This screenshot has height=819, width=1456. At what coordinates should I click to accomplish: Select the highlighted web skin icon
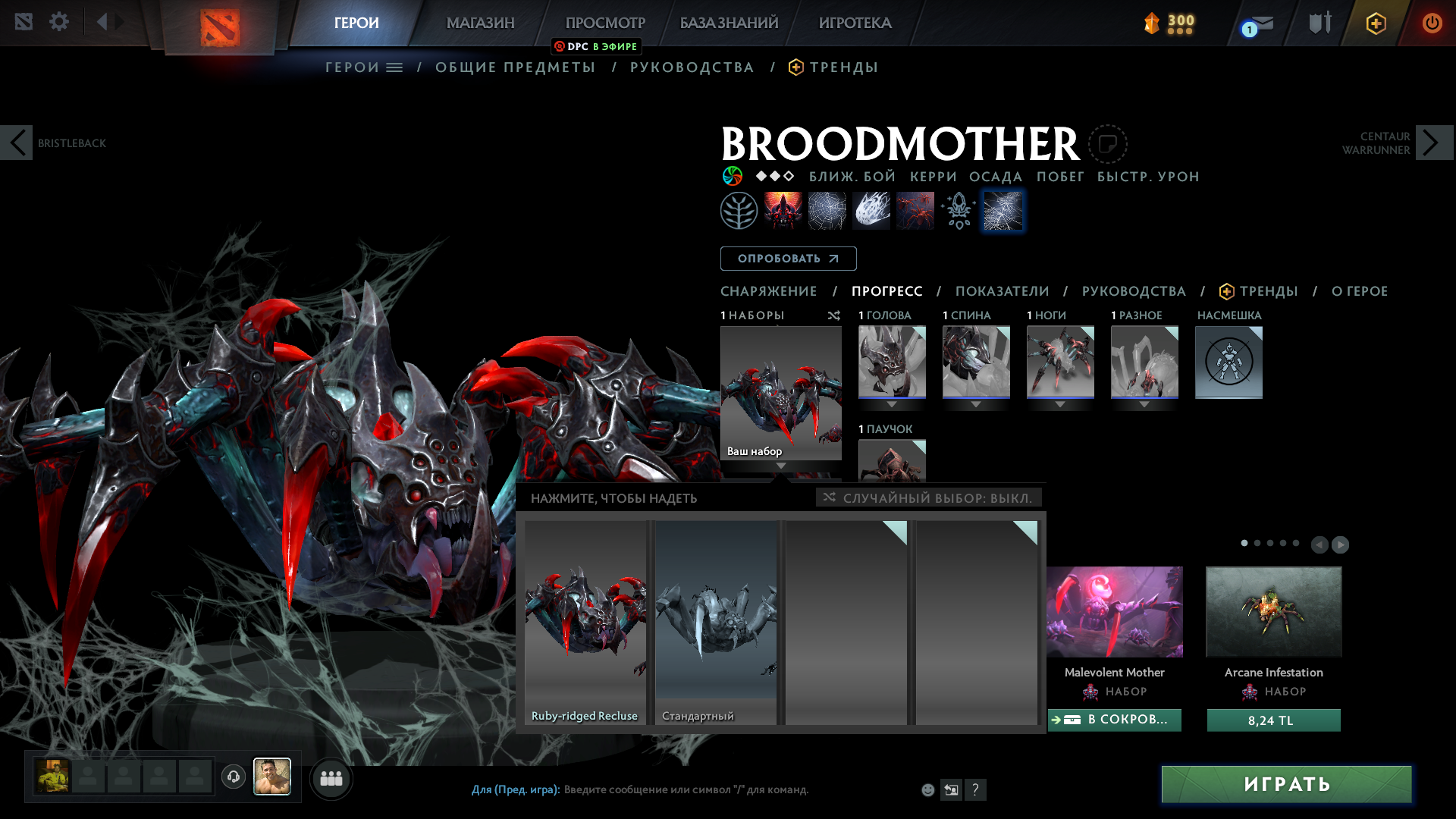1003,210
